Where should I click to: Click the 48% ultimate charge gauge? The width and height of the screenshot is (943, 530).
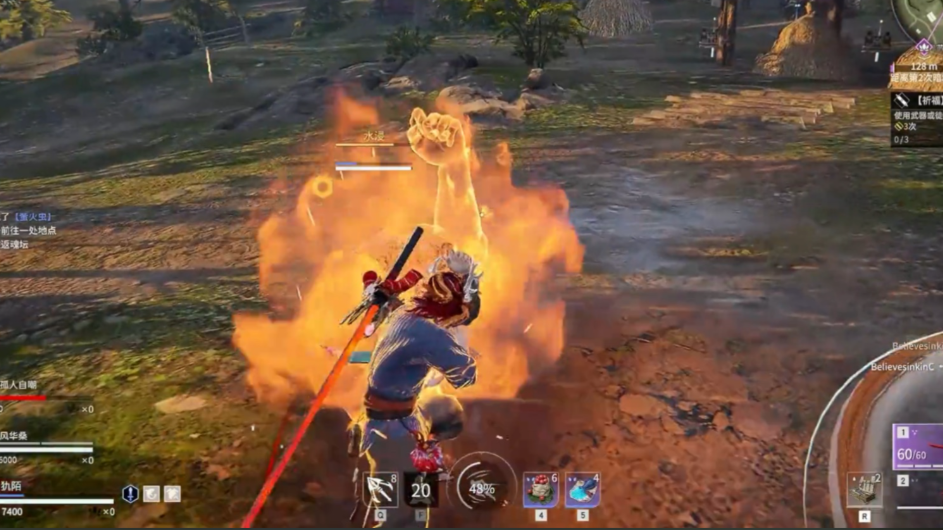(483, 487)
